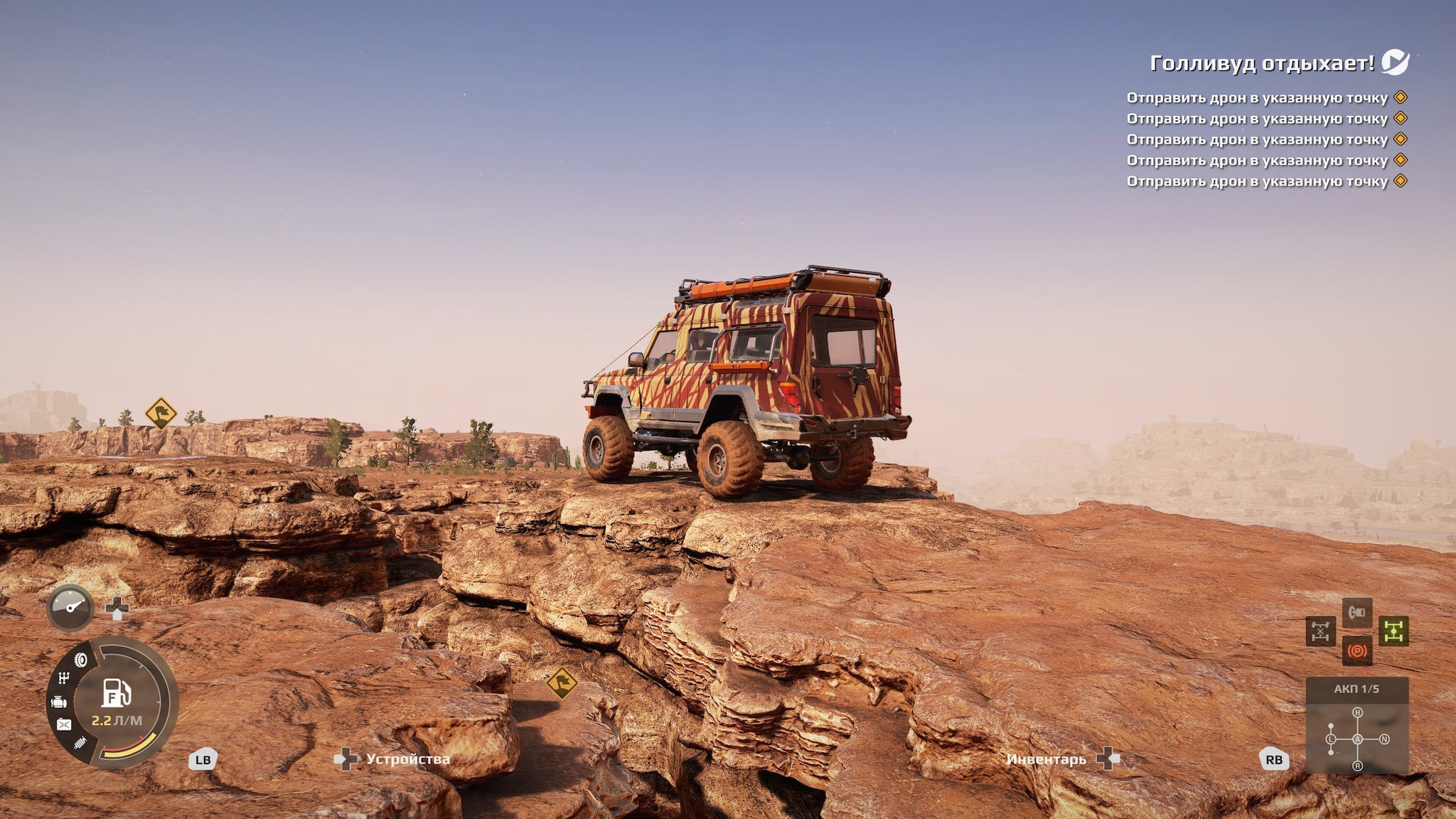Image resolution: width=1456 pixels, height=819 pixels.
Task: Release the orange parking brake icon
Action: pos(1357,651)
